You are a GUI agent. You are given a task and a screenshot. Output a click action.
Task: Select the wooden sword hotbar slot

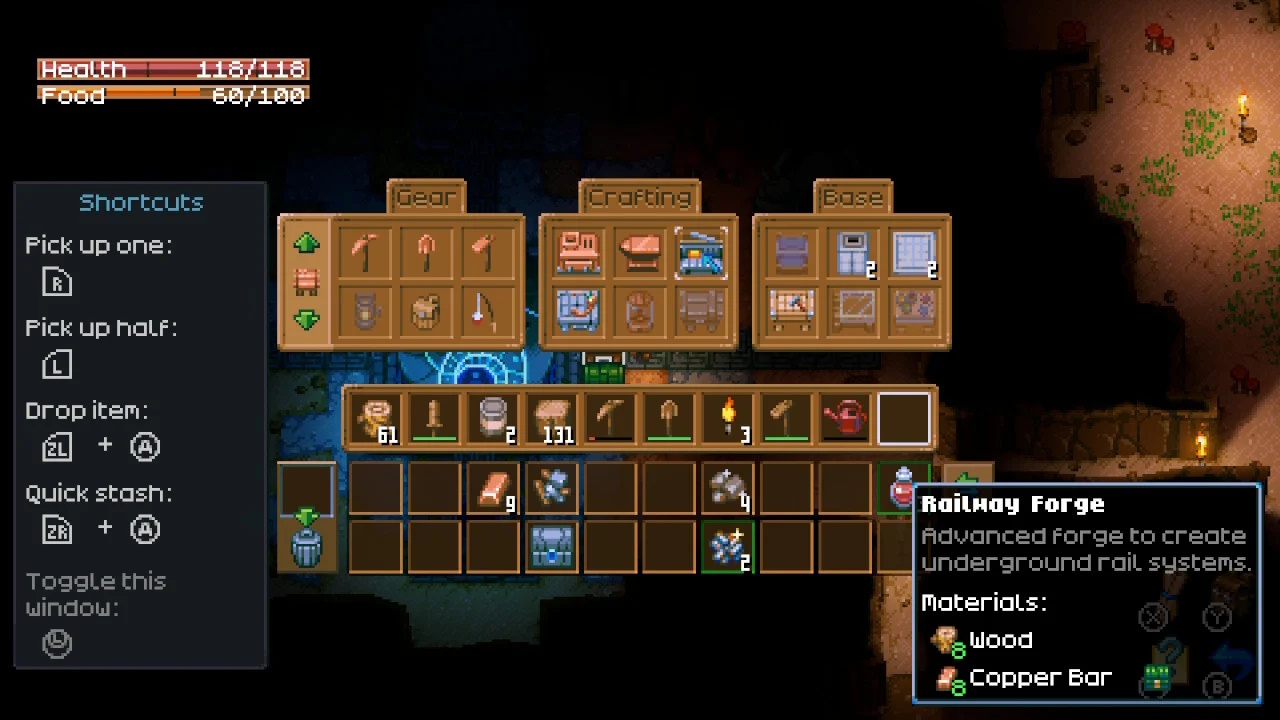point(434,418)
